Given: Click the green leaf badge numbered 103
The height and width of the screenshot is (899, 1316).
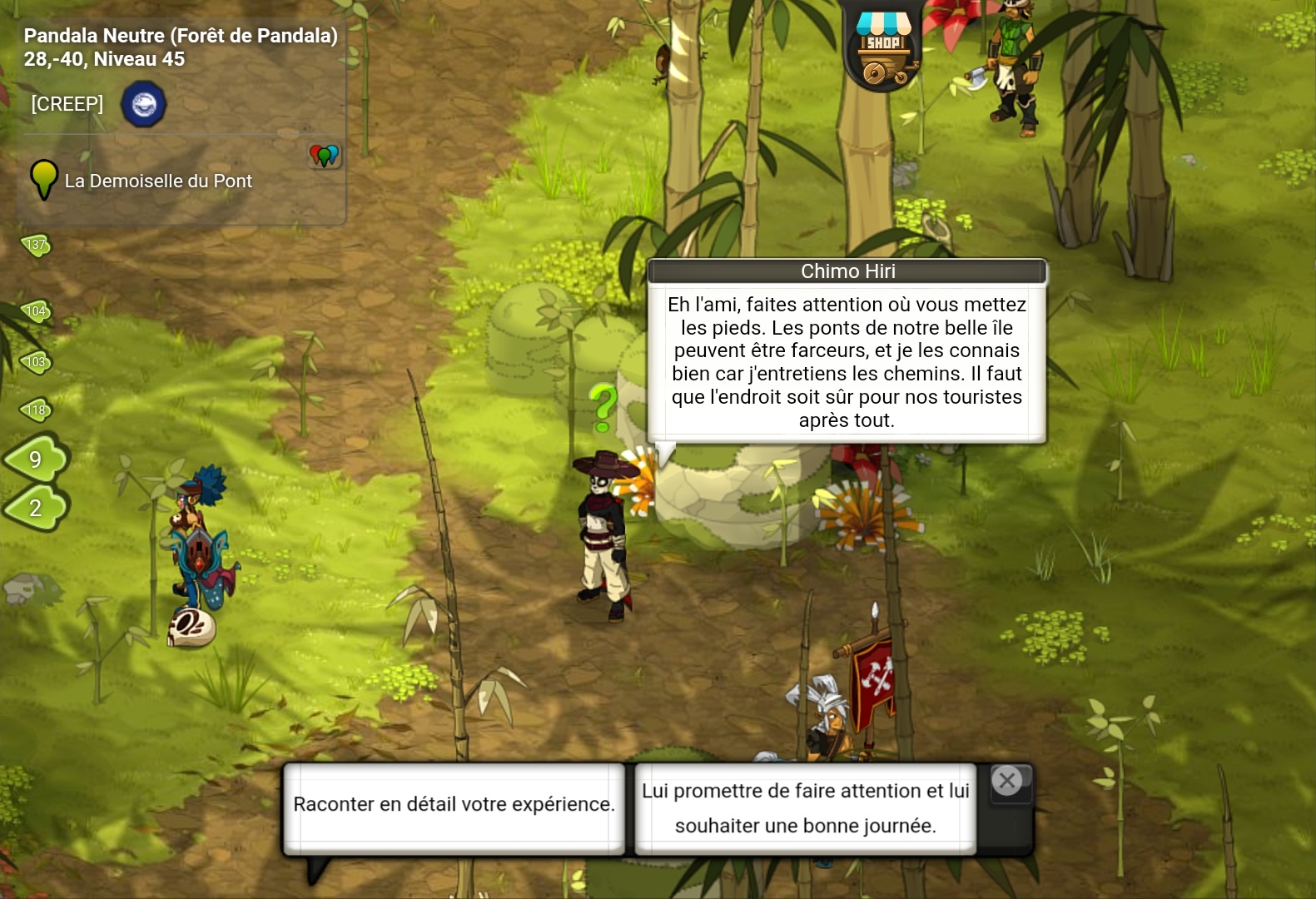Looking at the screenshot, I should point(36,362).
